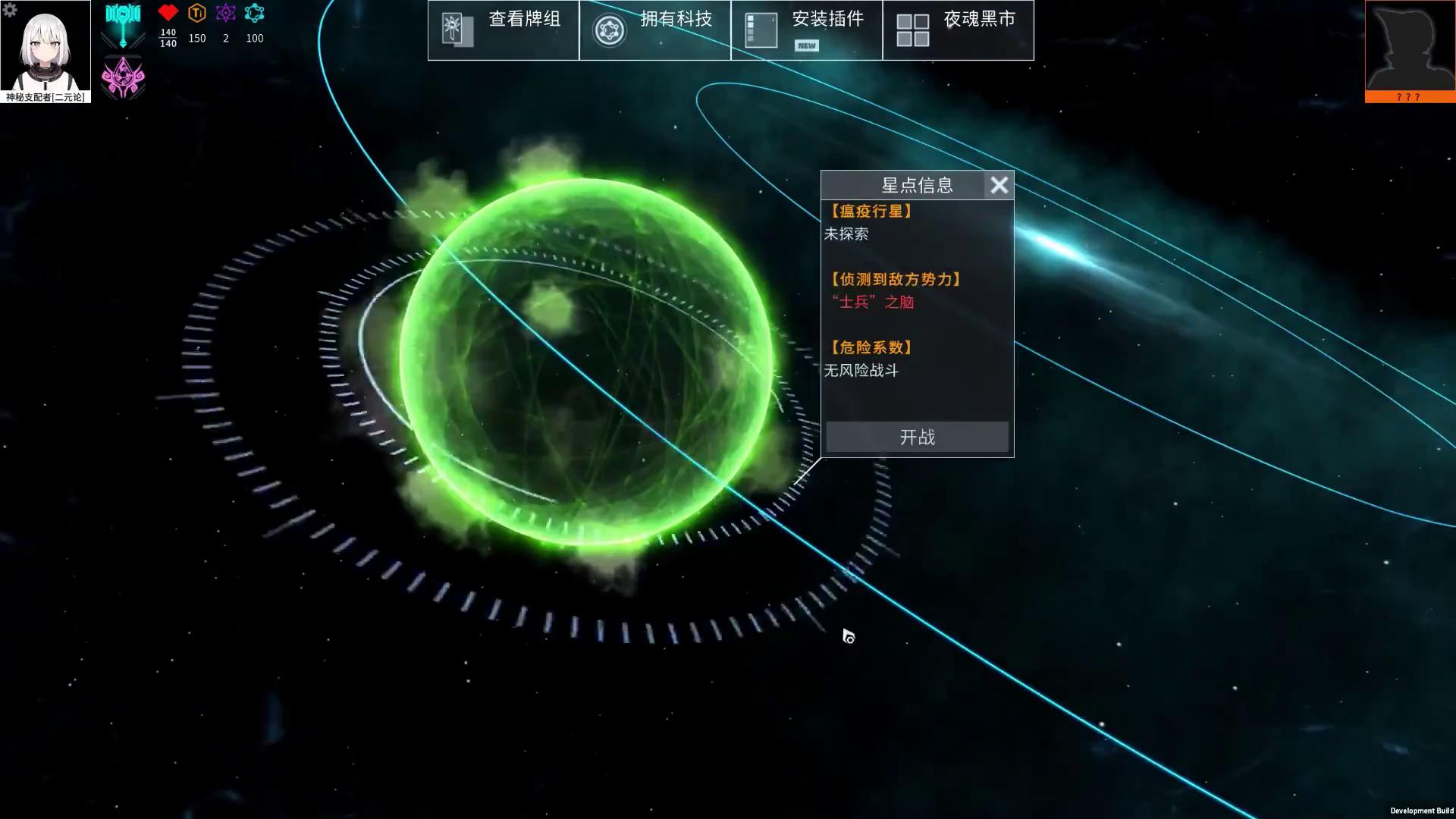Start battle with 开战 button
The image size is (1456, 819).
(x=917, y=437)
